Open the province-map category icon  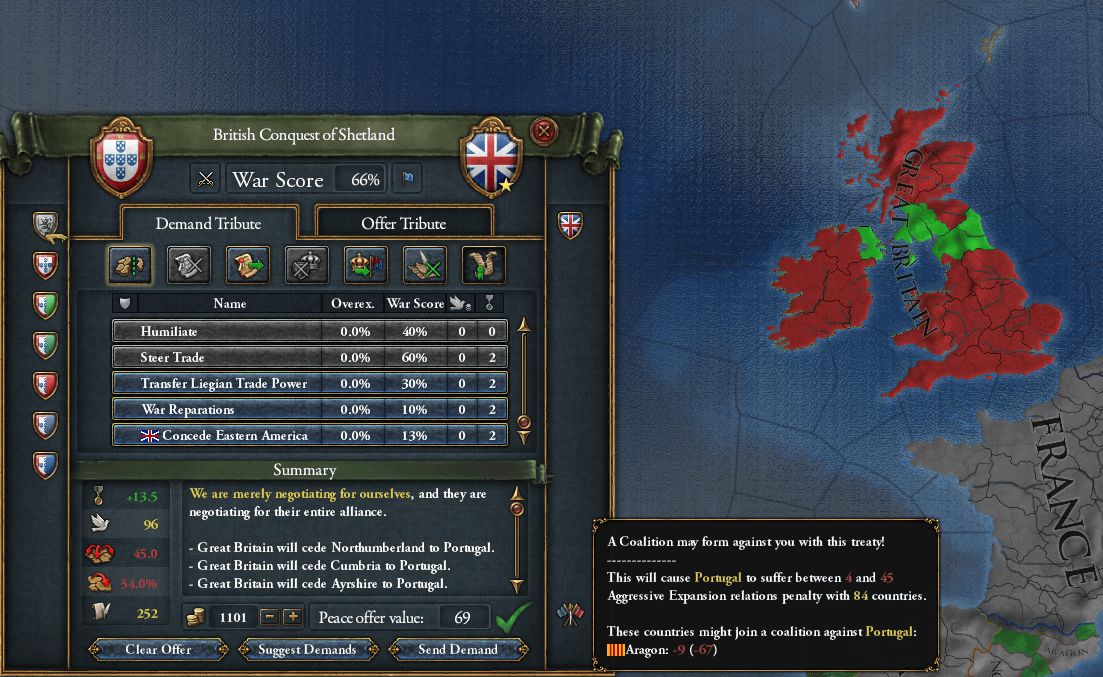pos(129,264)
